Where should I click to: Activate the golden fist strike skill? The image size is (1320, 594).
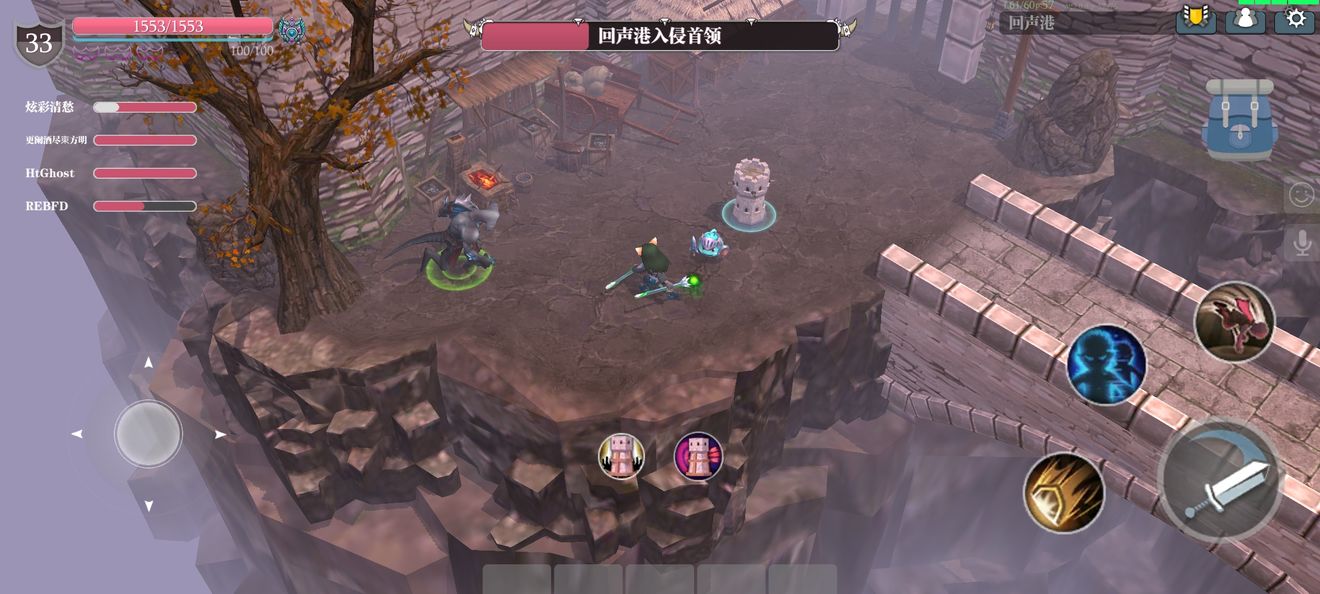coord(1063,492)
